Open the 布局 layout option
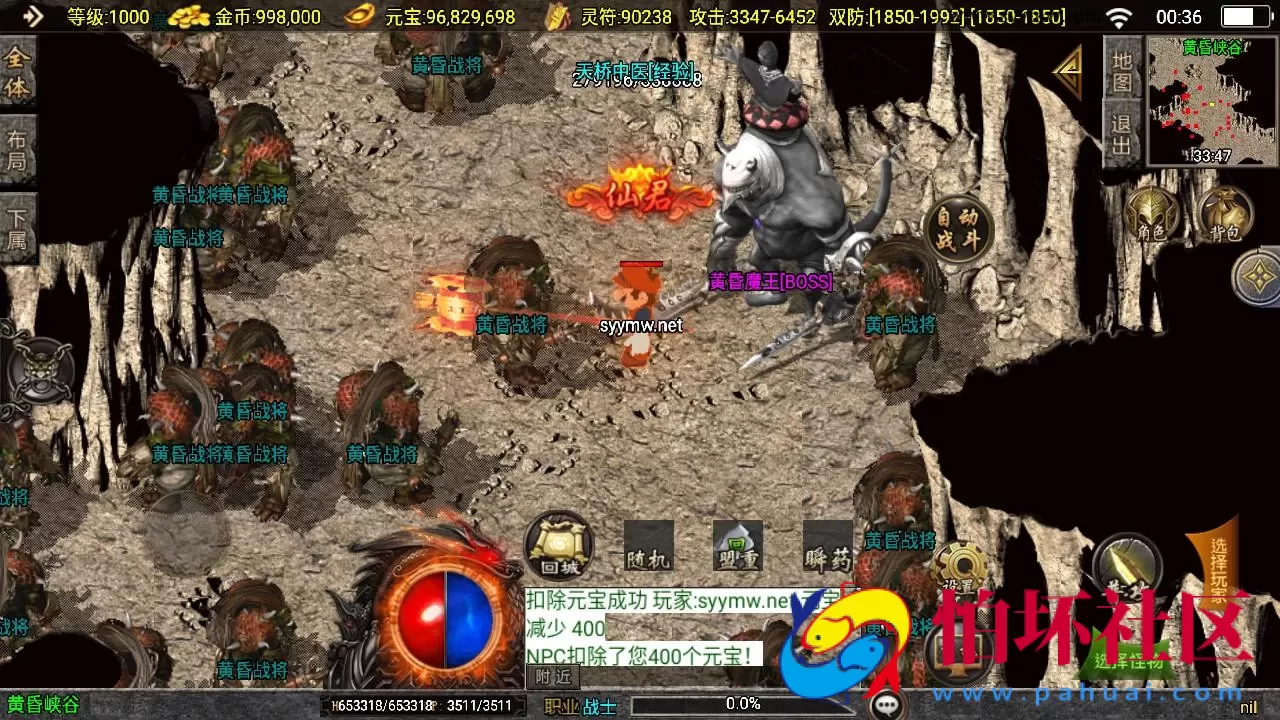Screen dimensions: 1280x720 (18, 146)
